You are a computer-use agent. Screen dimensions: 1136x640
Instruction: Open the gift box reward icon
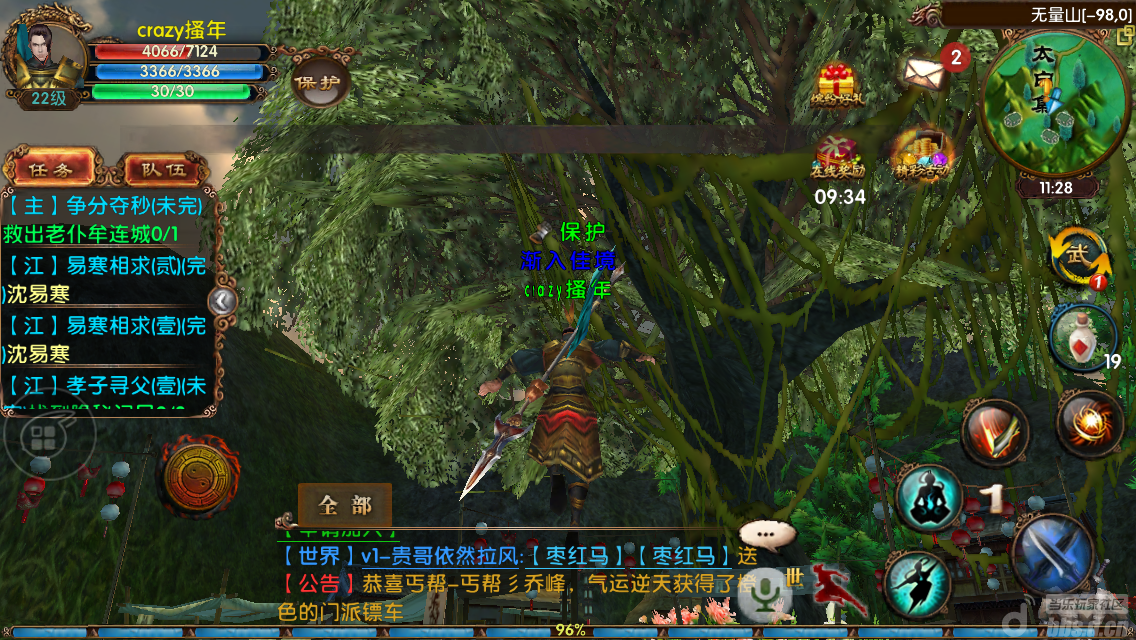836,84
